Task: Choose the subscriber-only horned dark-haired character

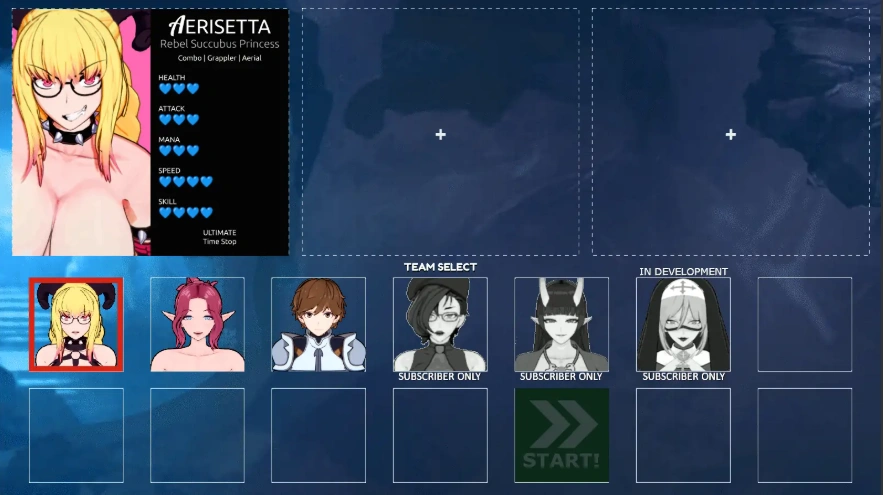Action: point(561,324)
